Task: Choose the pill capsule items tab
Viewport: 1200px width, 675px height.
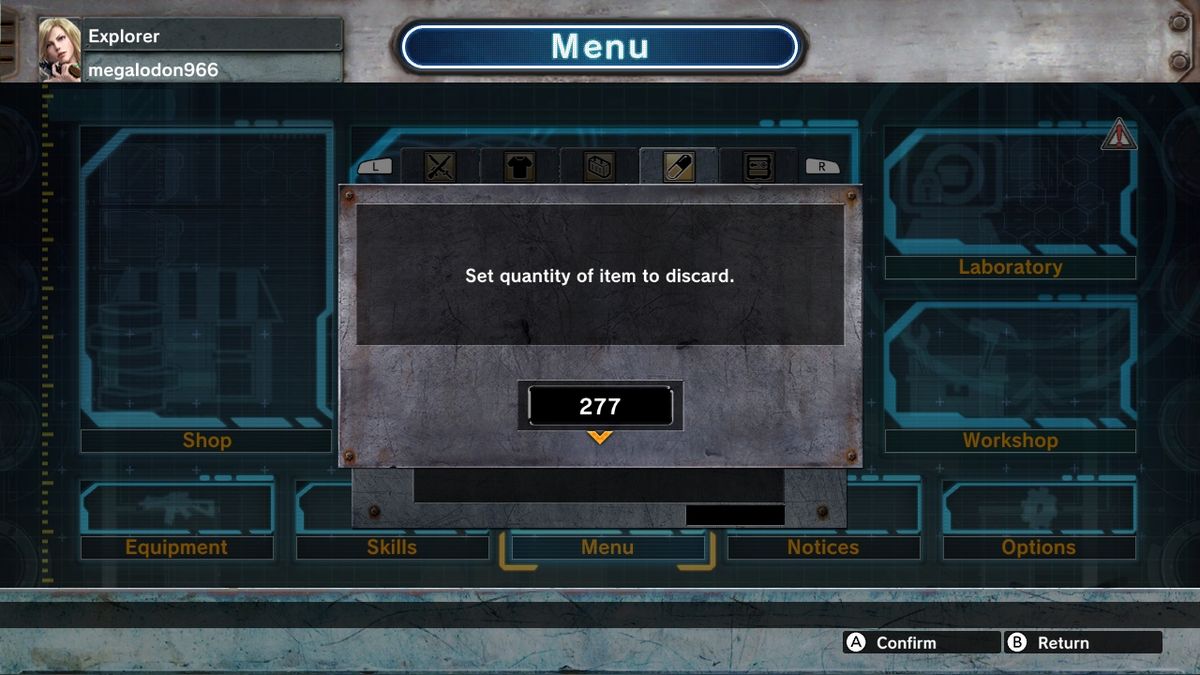Action: pyautogui.click(x=679, y=166)
